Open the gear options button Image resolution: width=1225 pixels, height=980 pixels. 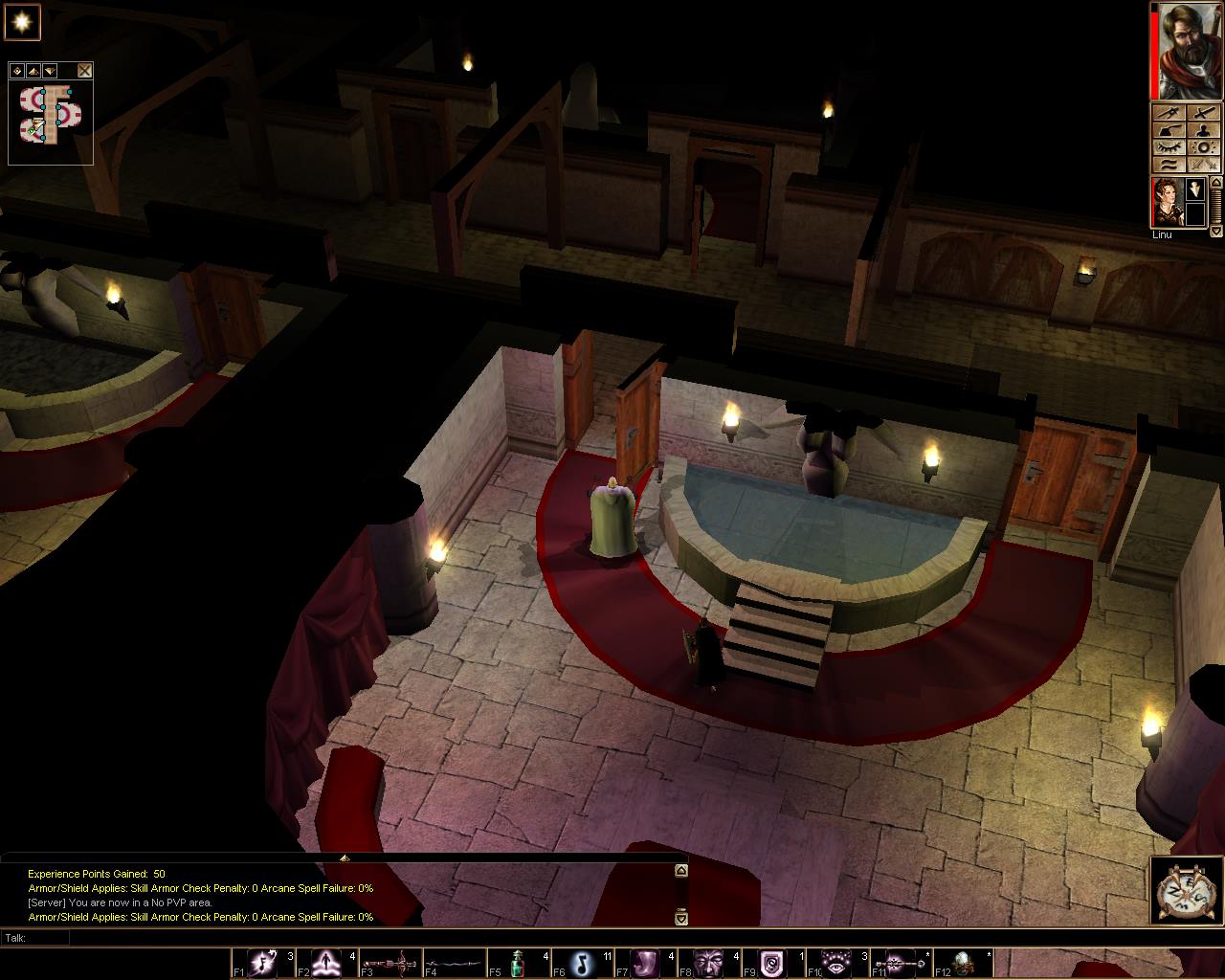tap(1204, 148)
